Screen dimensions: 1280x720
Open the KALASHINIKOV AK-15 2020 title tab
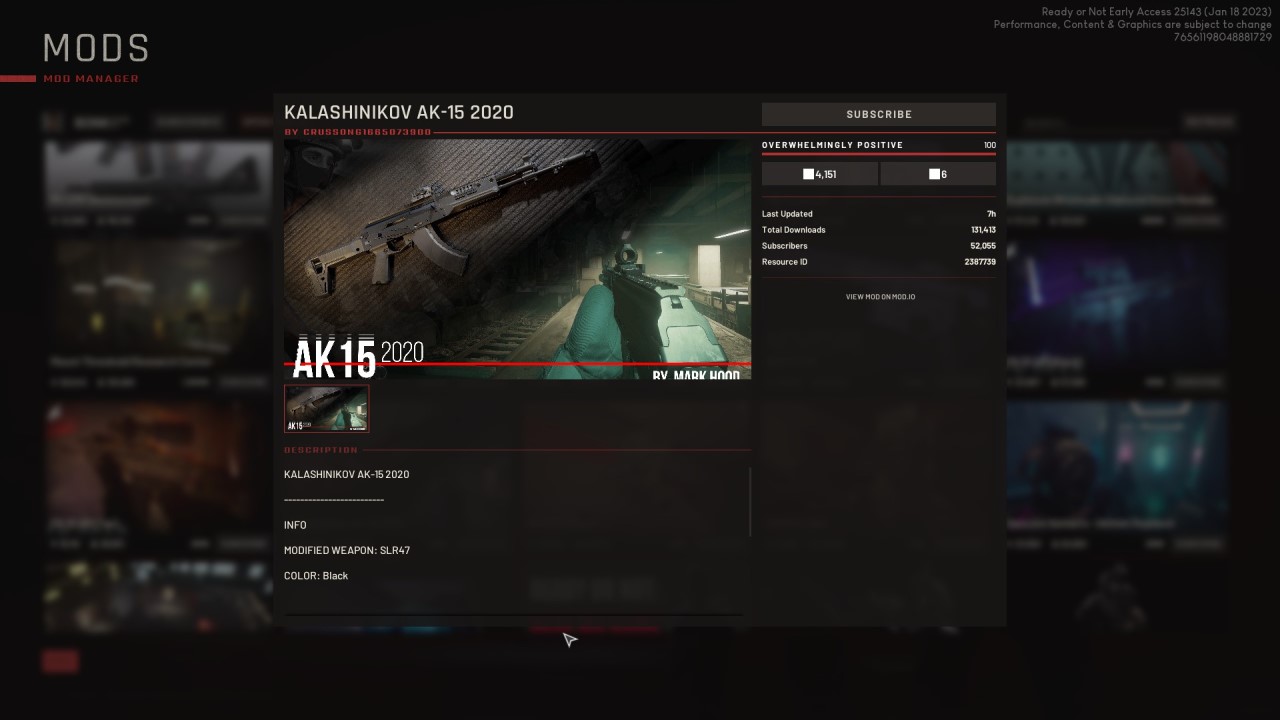tap(399, 113)
